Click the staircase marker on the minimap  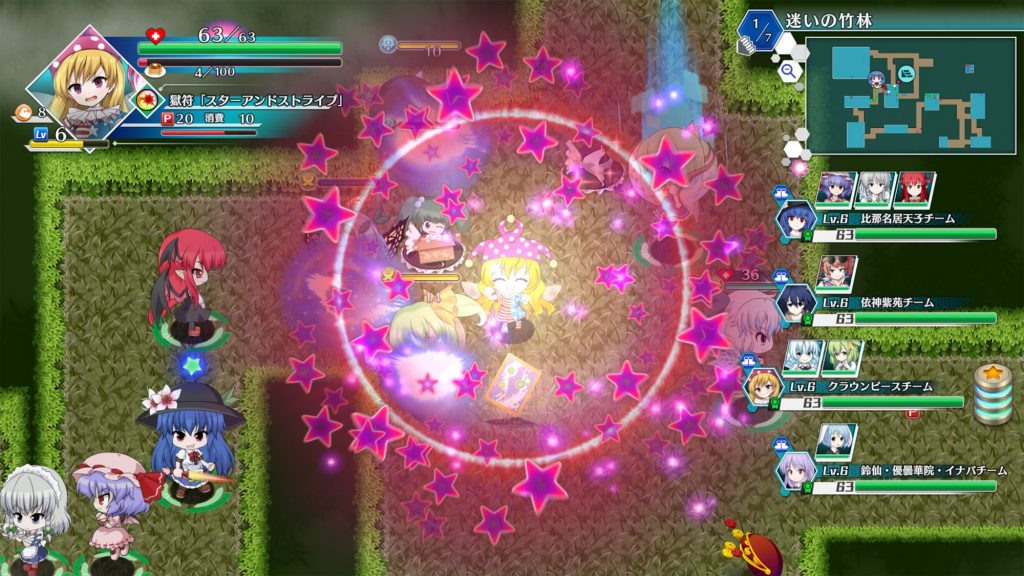[906, 73]
